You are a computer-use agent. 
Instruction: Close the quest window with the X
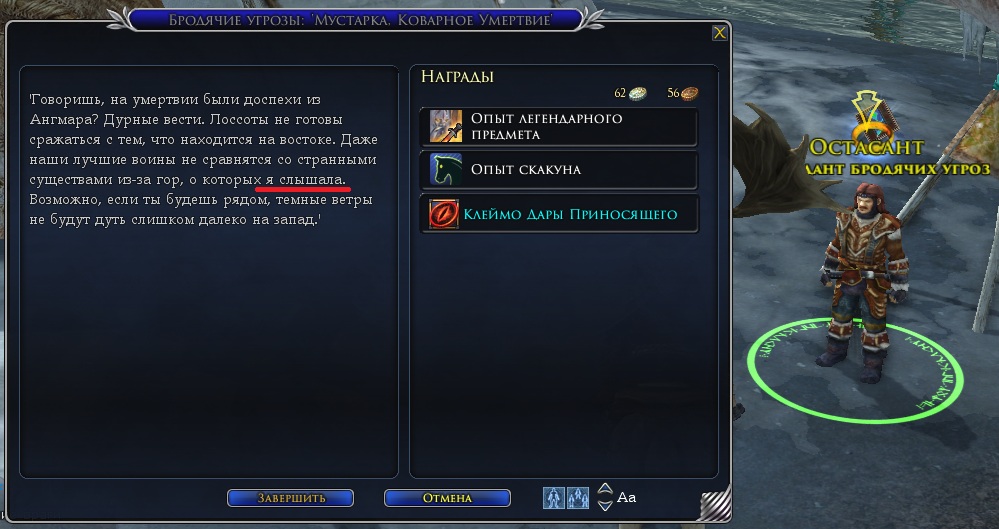tap(719, 33)
